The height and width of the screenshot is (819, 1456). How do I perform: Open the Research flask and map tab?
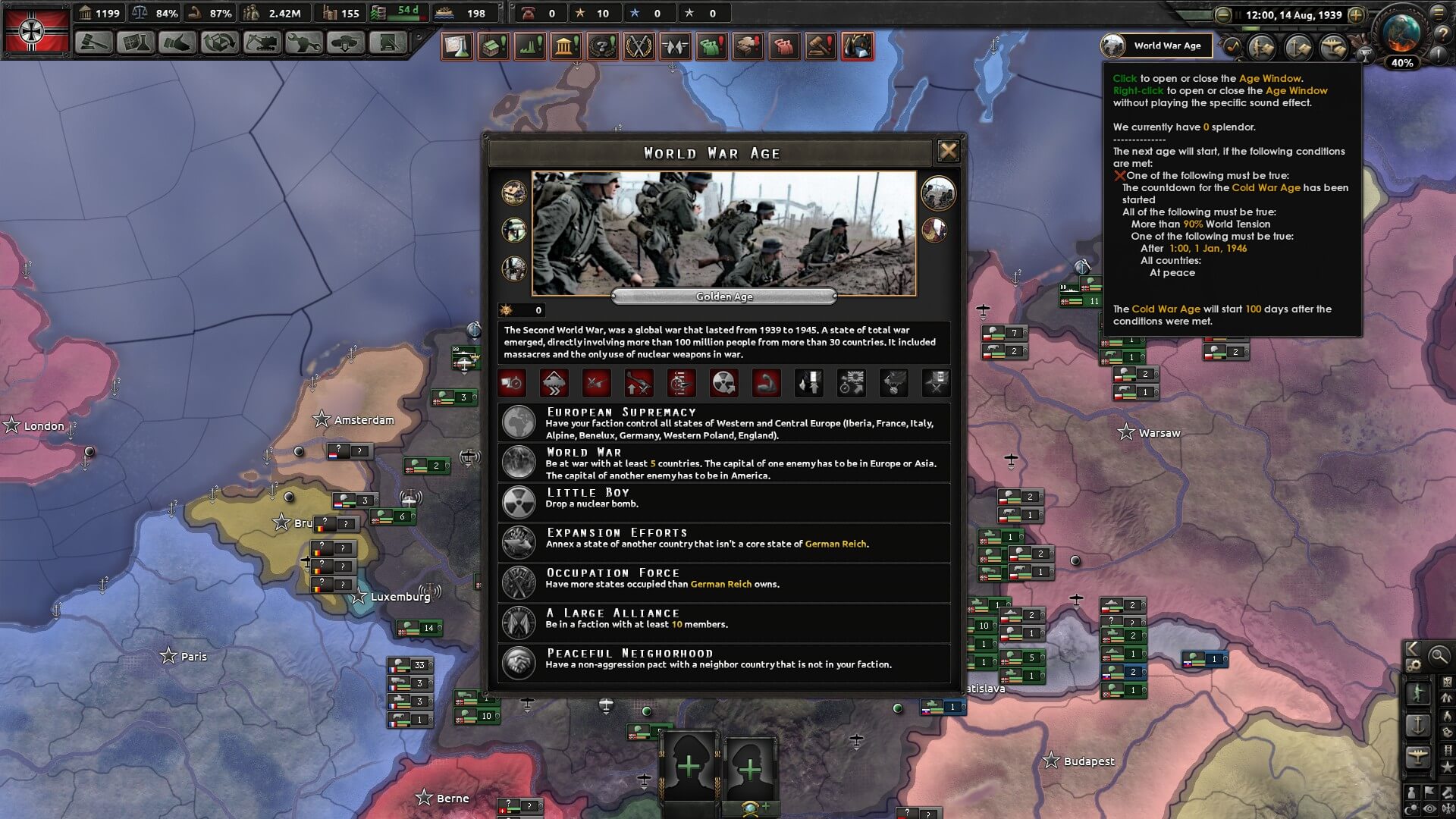135,42
